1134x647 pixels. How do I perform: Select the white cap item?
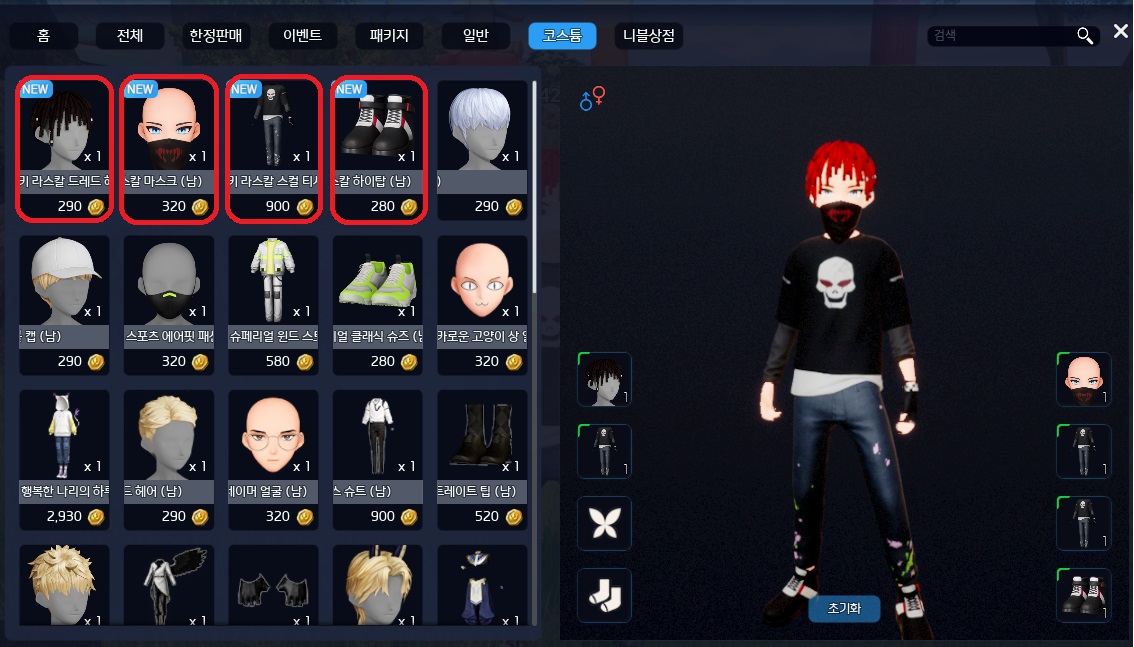[64, 304]
